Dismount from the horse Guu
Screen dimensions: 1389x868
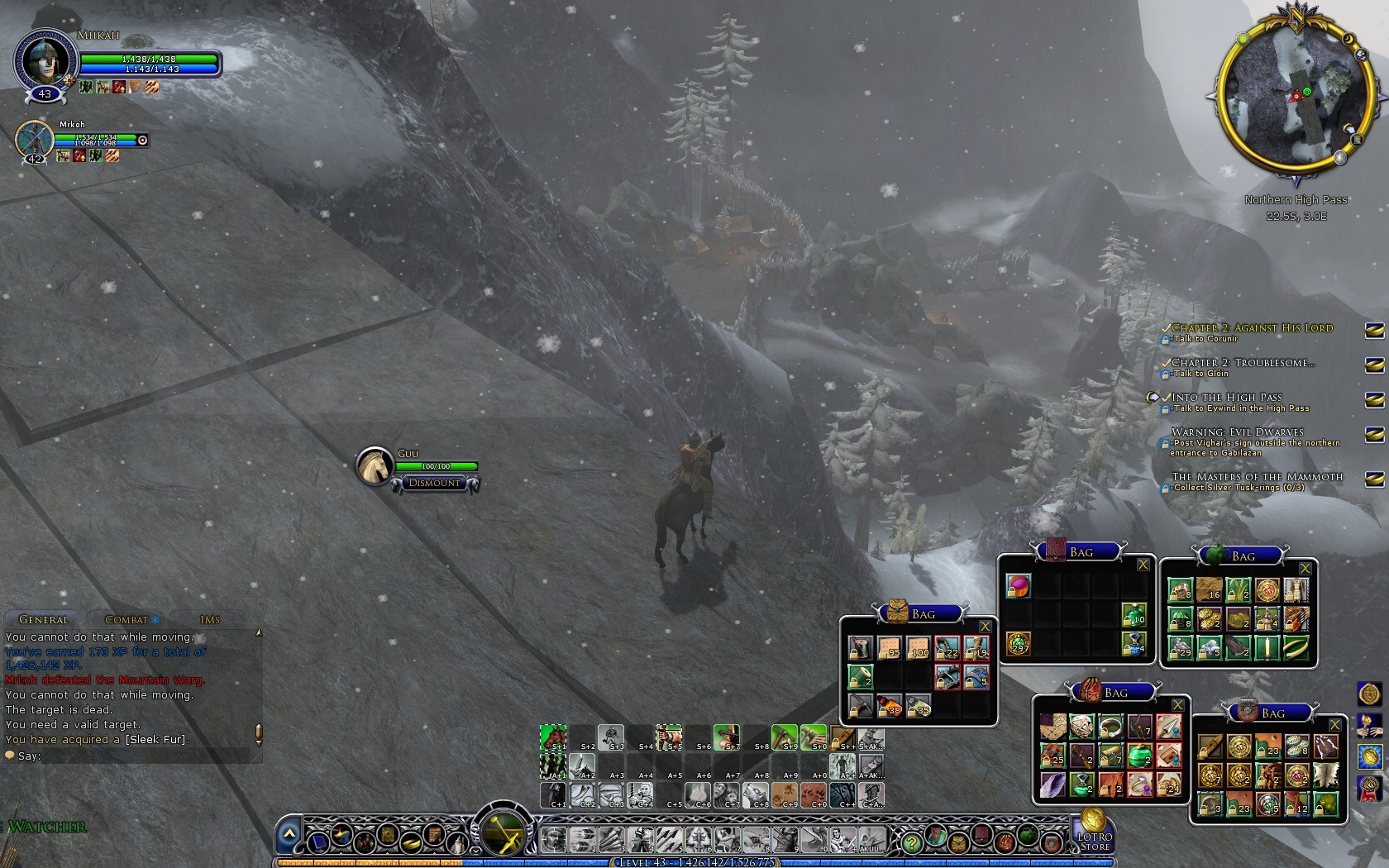pos(435,483)
